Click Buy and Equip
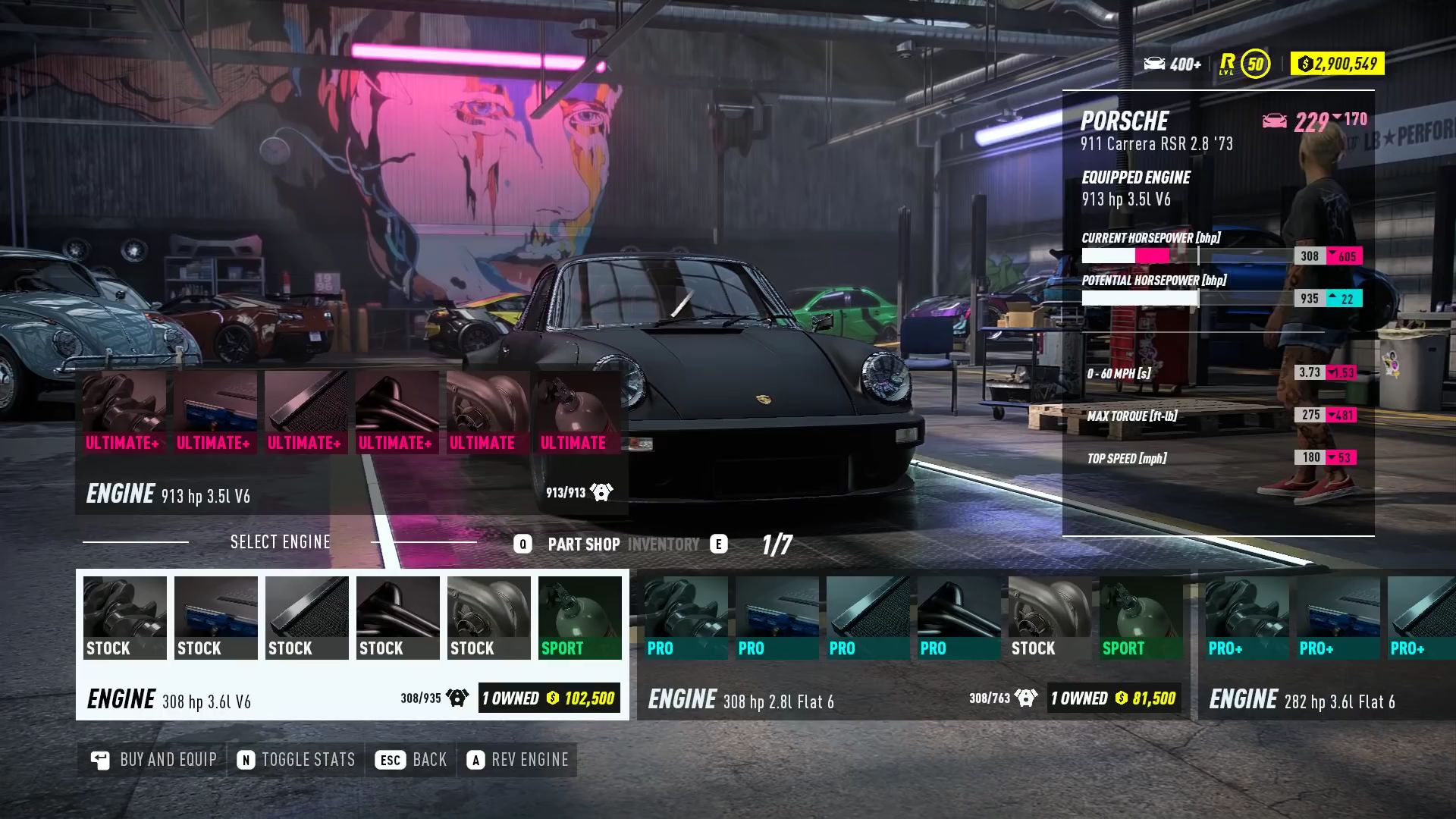 pos(154,760)
